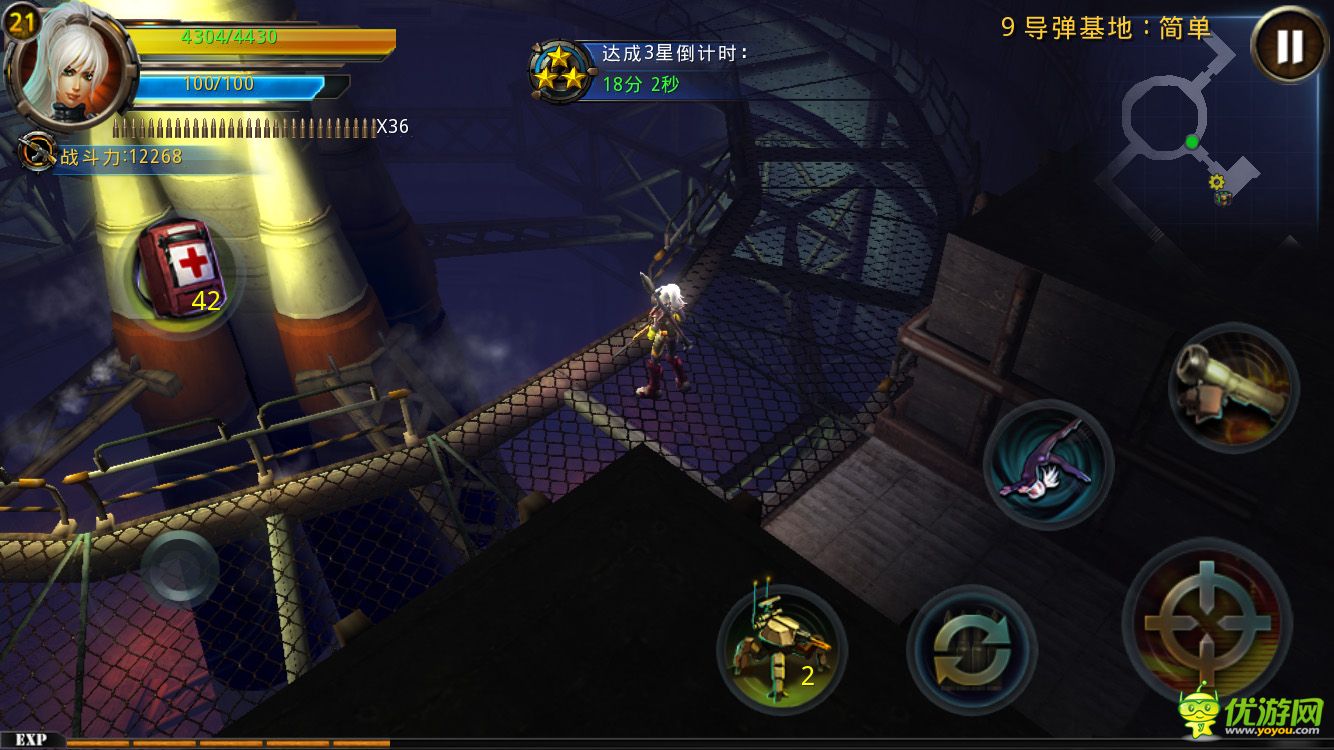
Task: Click the combat power weapon icon
Action: [38, 153]
